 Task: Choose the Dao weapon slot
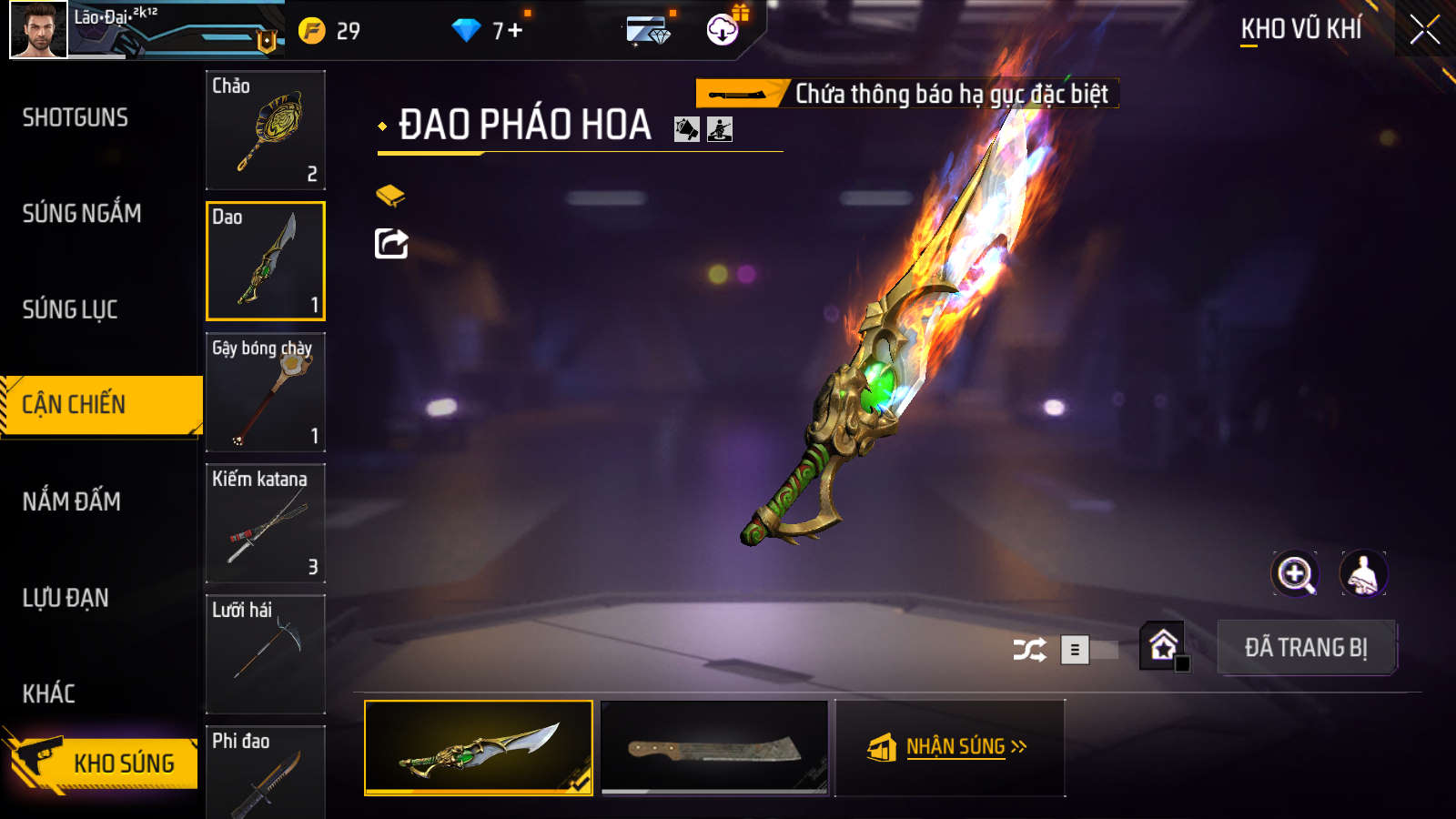266,261
